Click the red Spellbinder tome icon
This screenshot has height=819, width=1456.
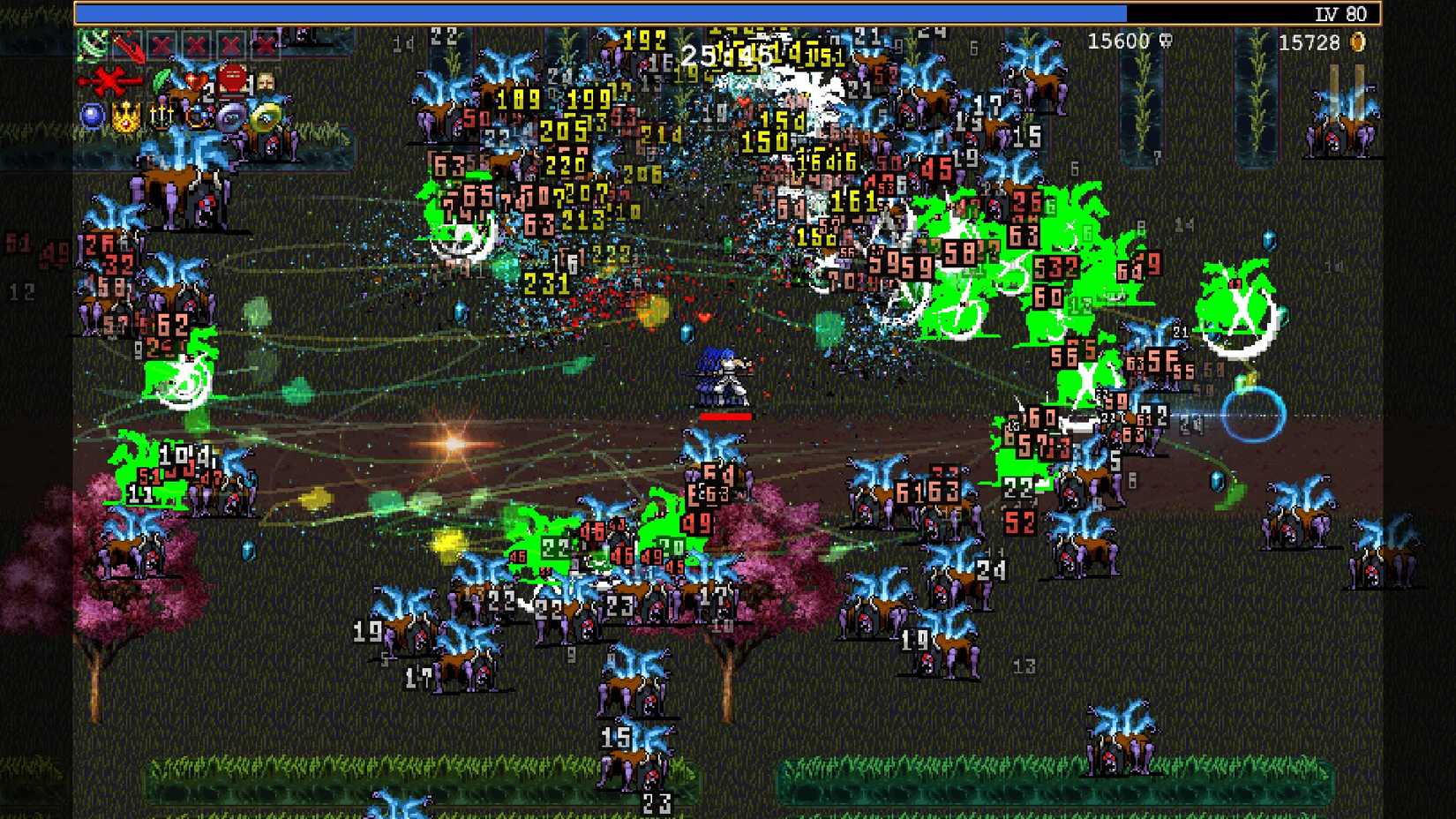point(232,78)
